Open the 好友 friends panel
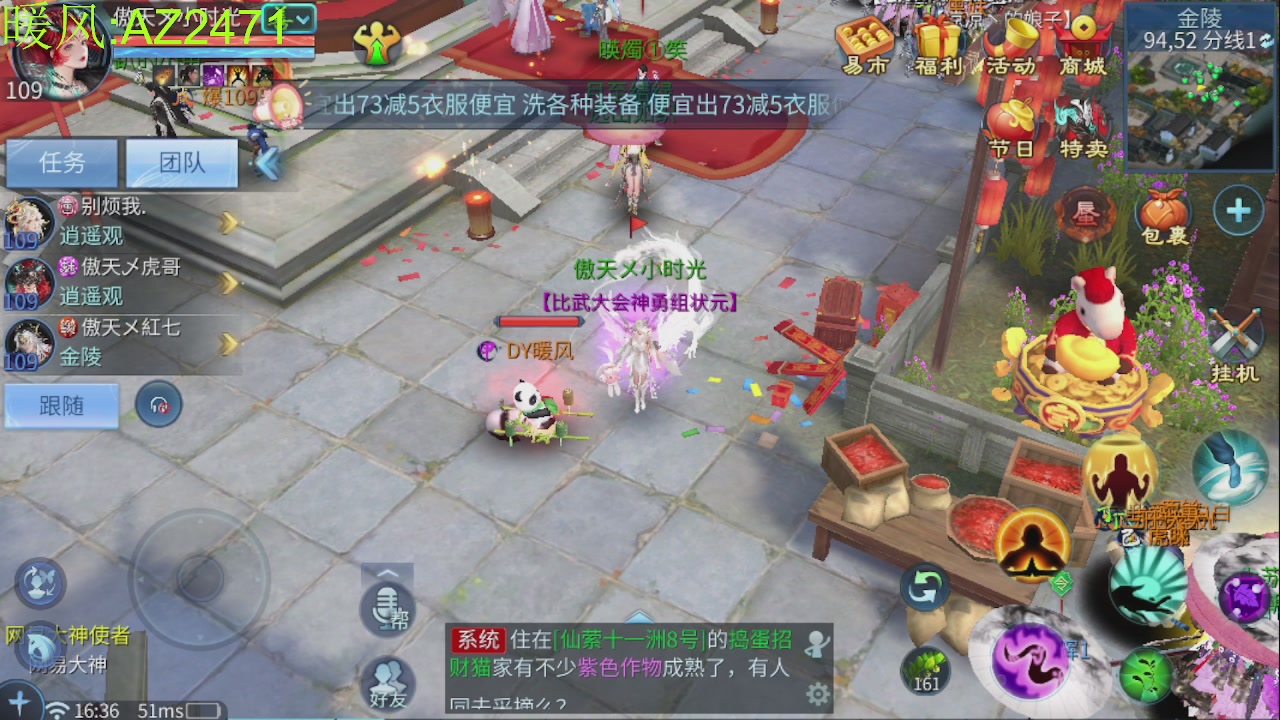Image resolution: width=1280 pixels, height=720 pixels. 386,682
